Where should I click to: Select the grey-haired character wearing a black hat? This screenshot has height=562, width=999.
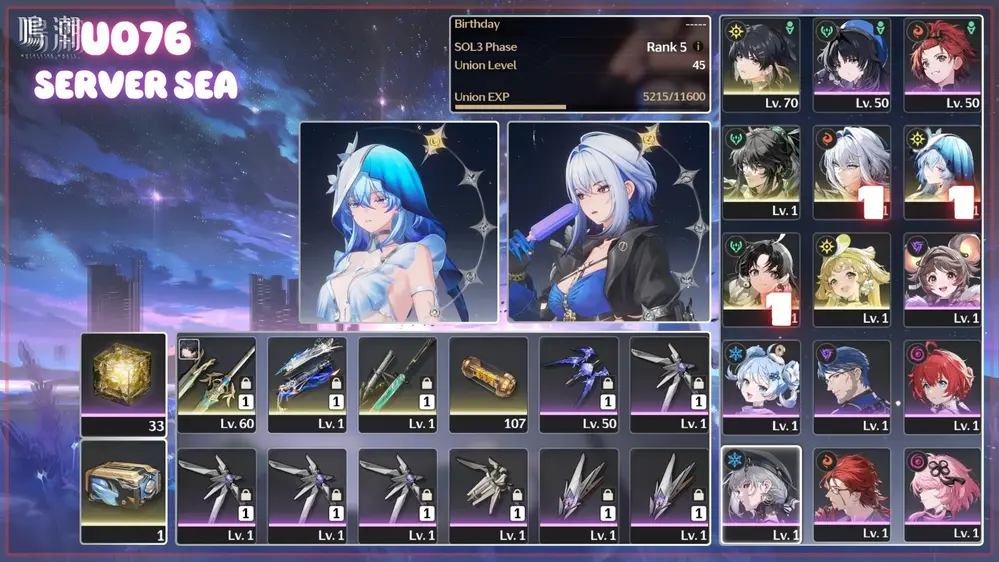(x=761, y=494)
